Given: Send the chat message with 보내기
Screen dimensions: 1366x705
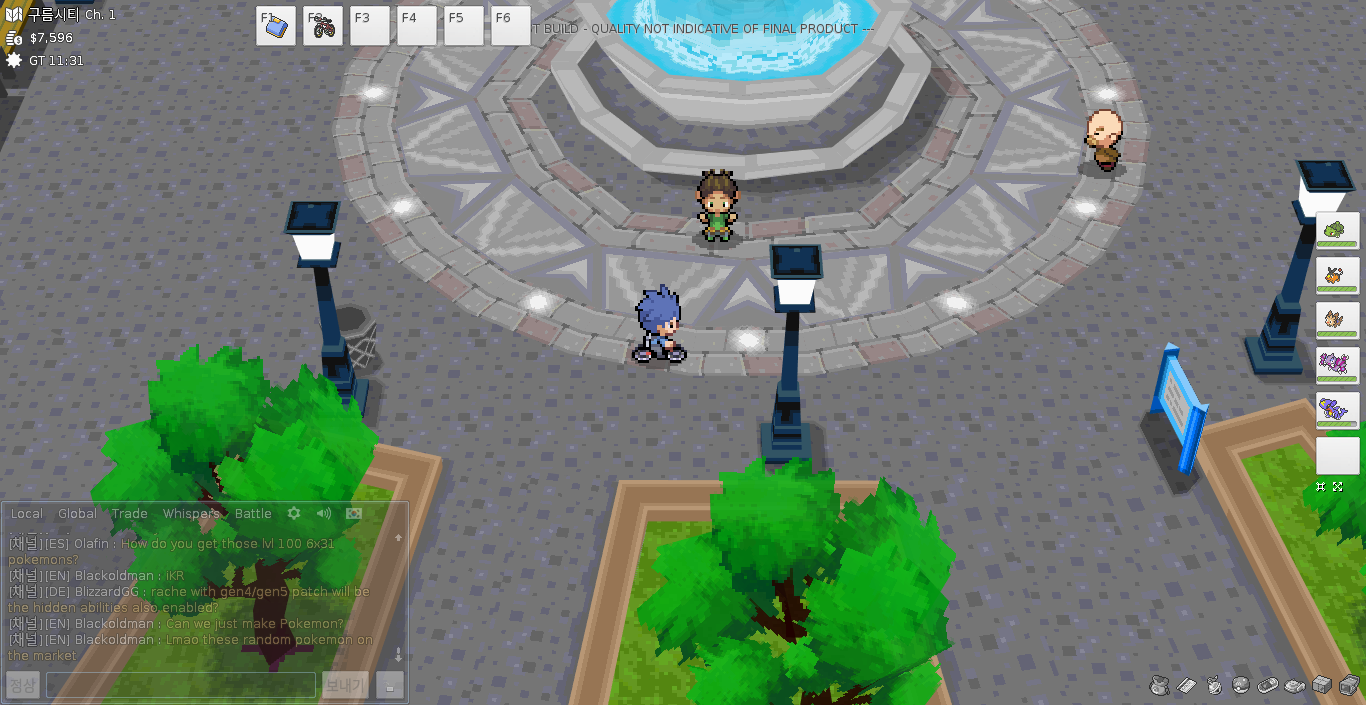Looking at the screenshot, I should [x=345, y=685].
